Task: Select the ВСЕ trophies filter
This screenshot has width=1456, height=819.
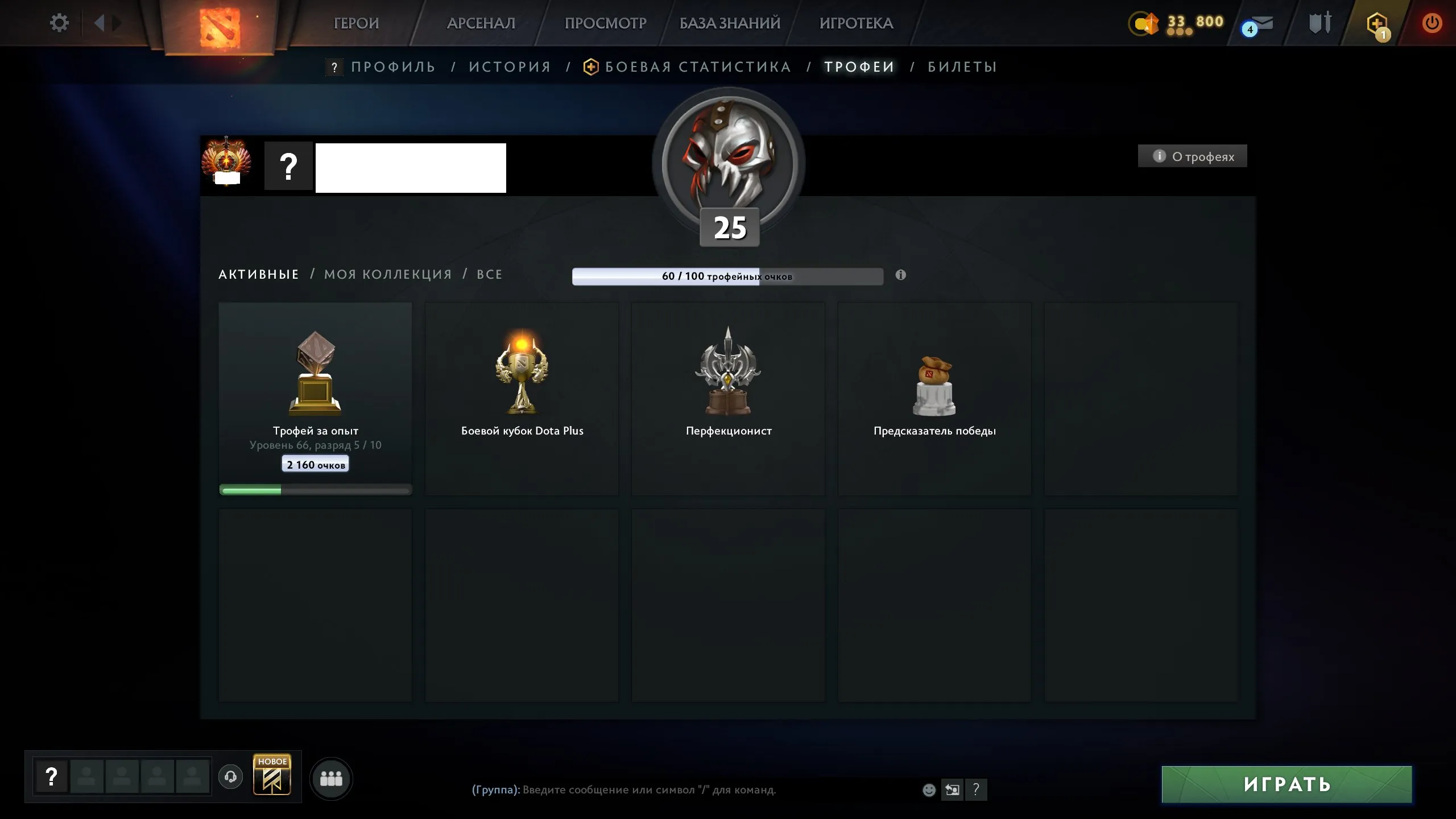Action: [x=489, y=274]
